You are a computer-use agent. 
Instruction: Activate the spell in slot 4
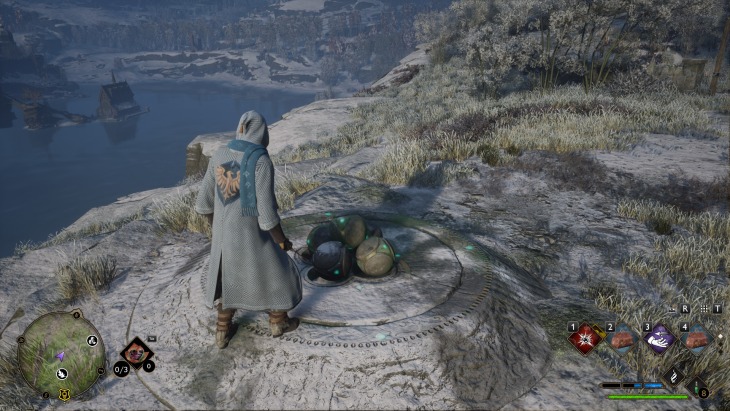[695, 340]
